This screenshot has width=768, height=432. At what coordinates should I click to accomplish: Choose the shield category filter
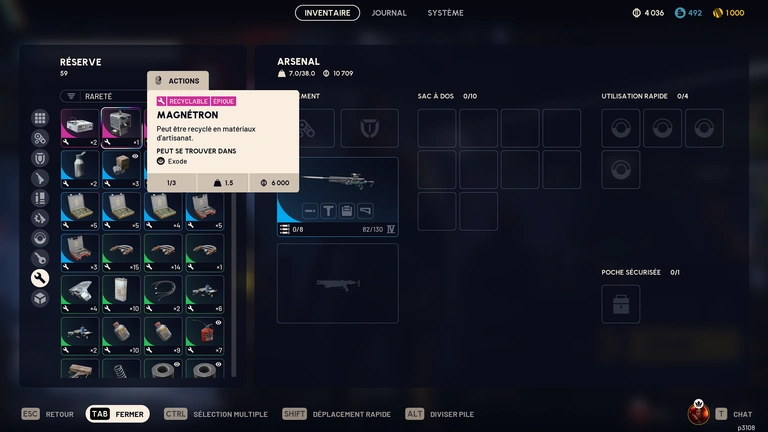(40, 158)
